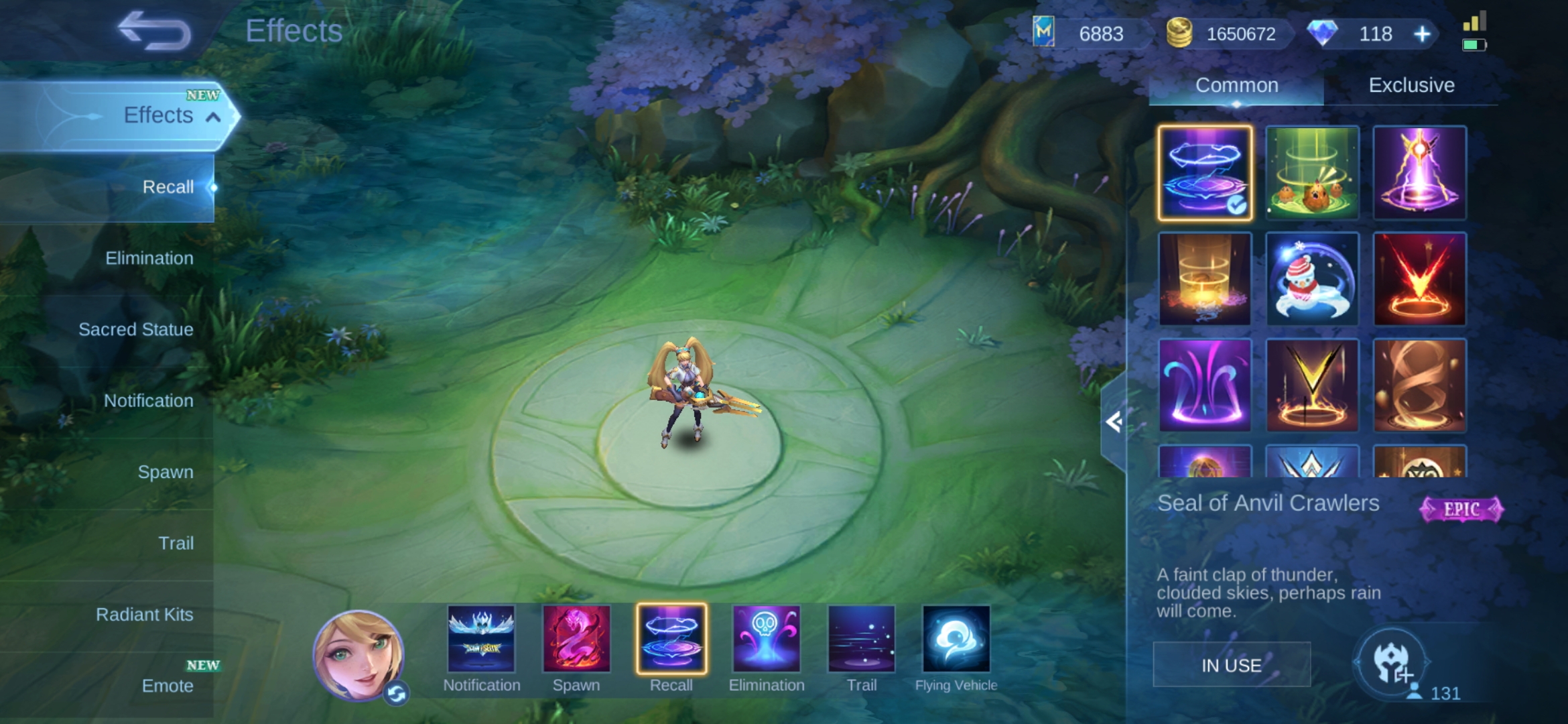Select Elimination in the side menu

click(149, 258)
